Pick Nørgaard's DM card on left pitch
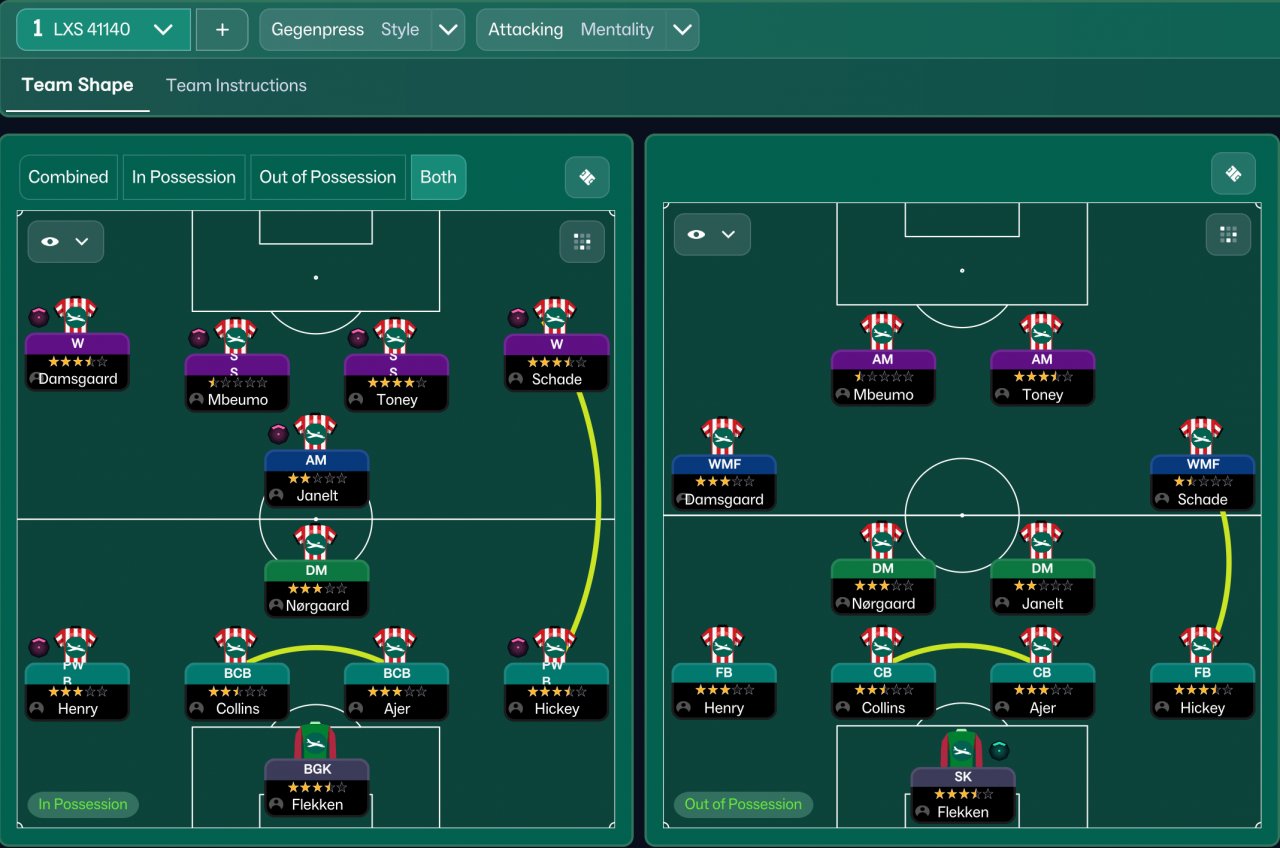 (x=317, y=588)
